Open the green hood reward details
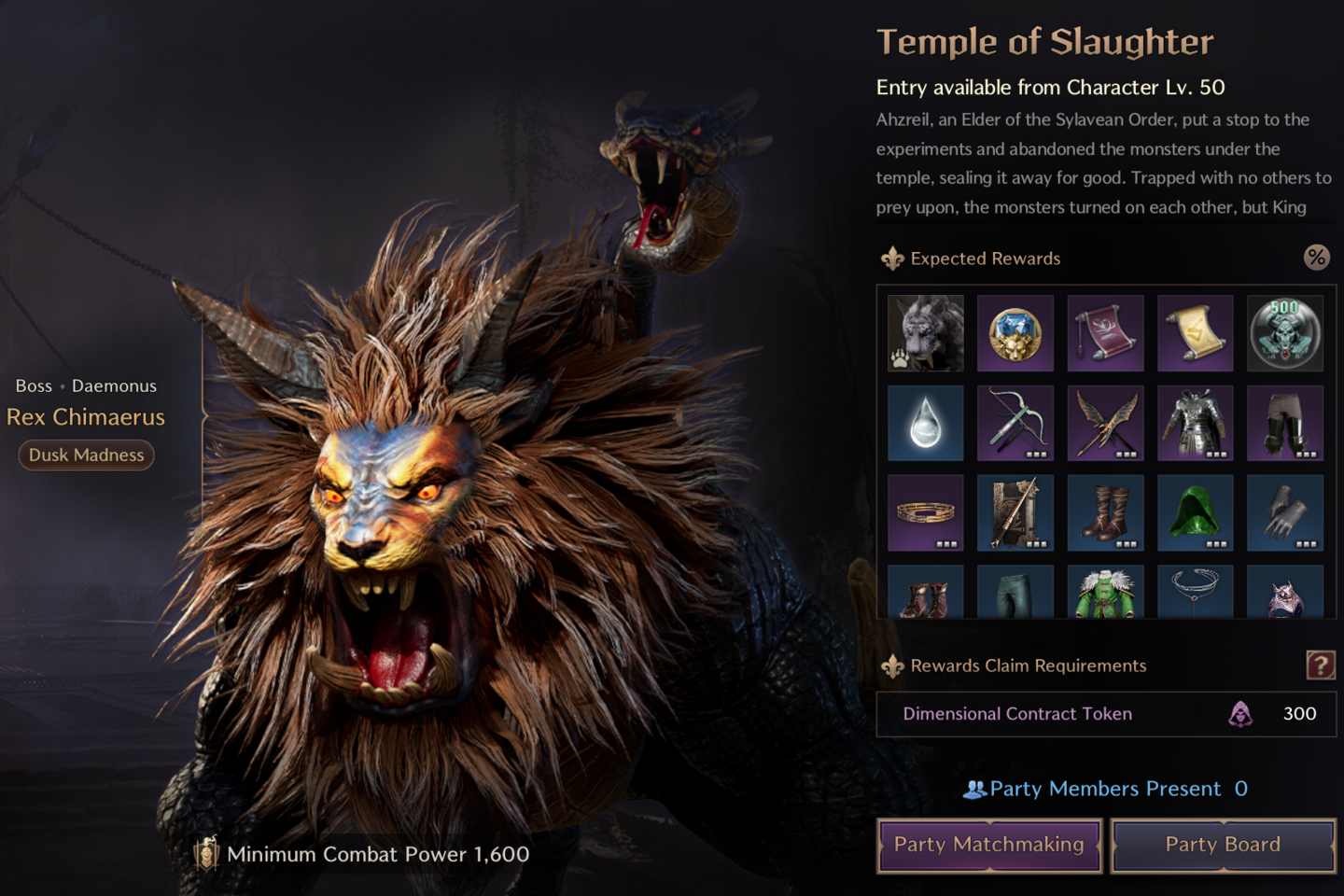Viewport: 1344px width, 896px height. [1196, 513]
